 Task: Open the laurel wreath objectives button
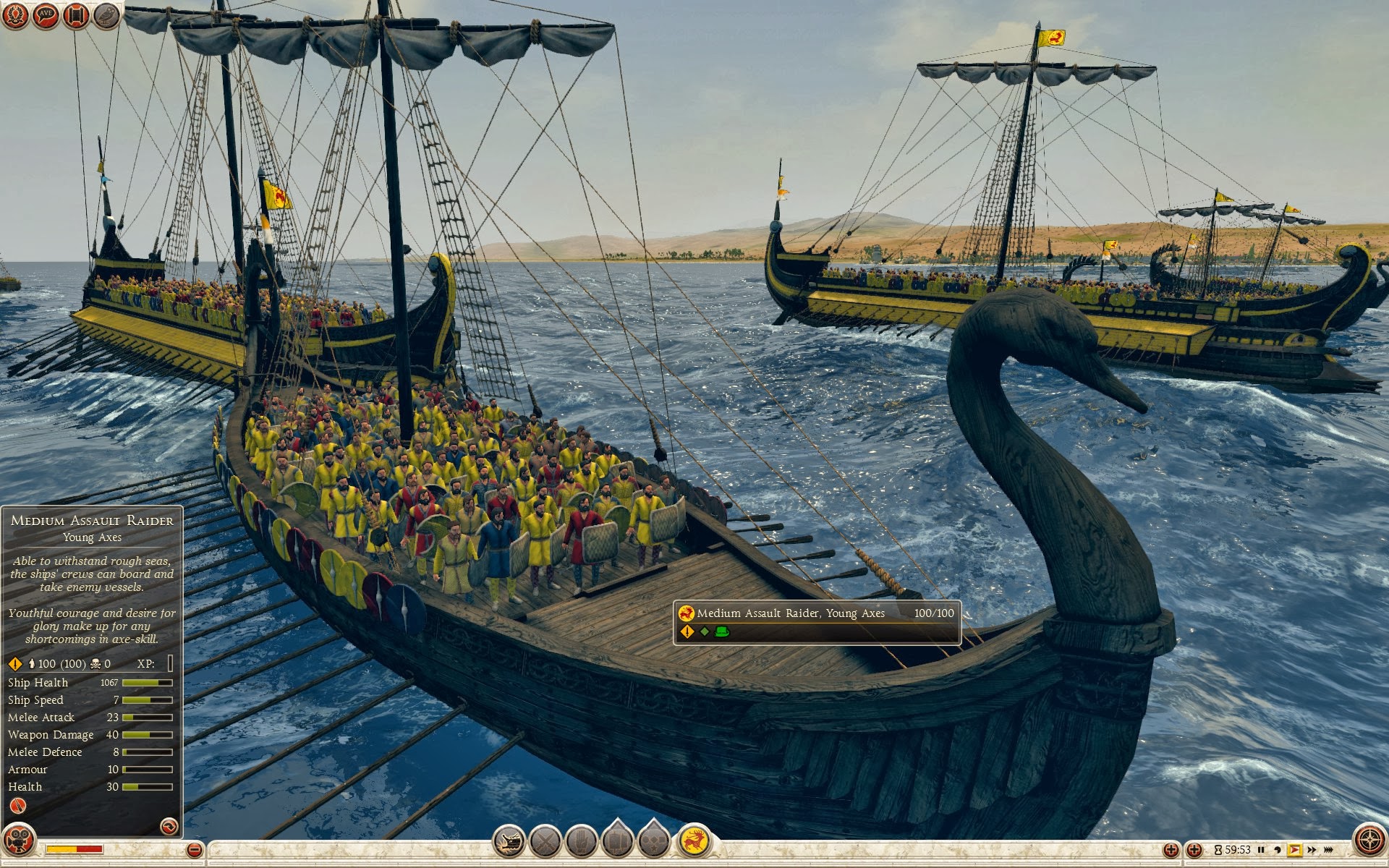(14, 14)
